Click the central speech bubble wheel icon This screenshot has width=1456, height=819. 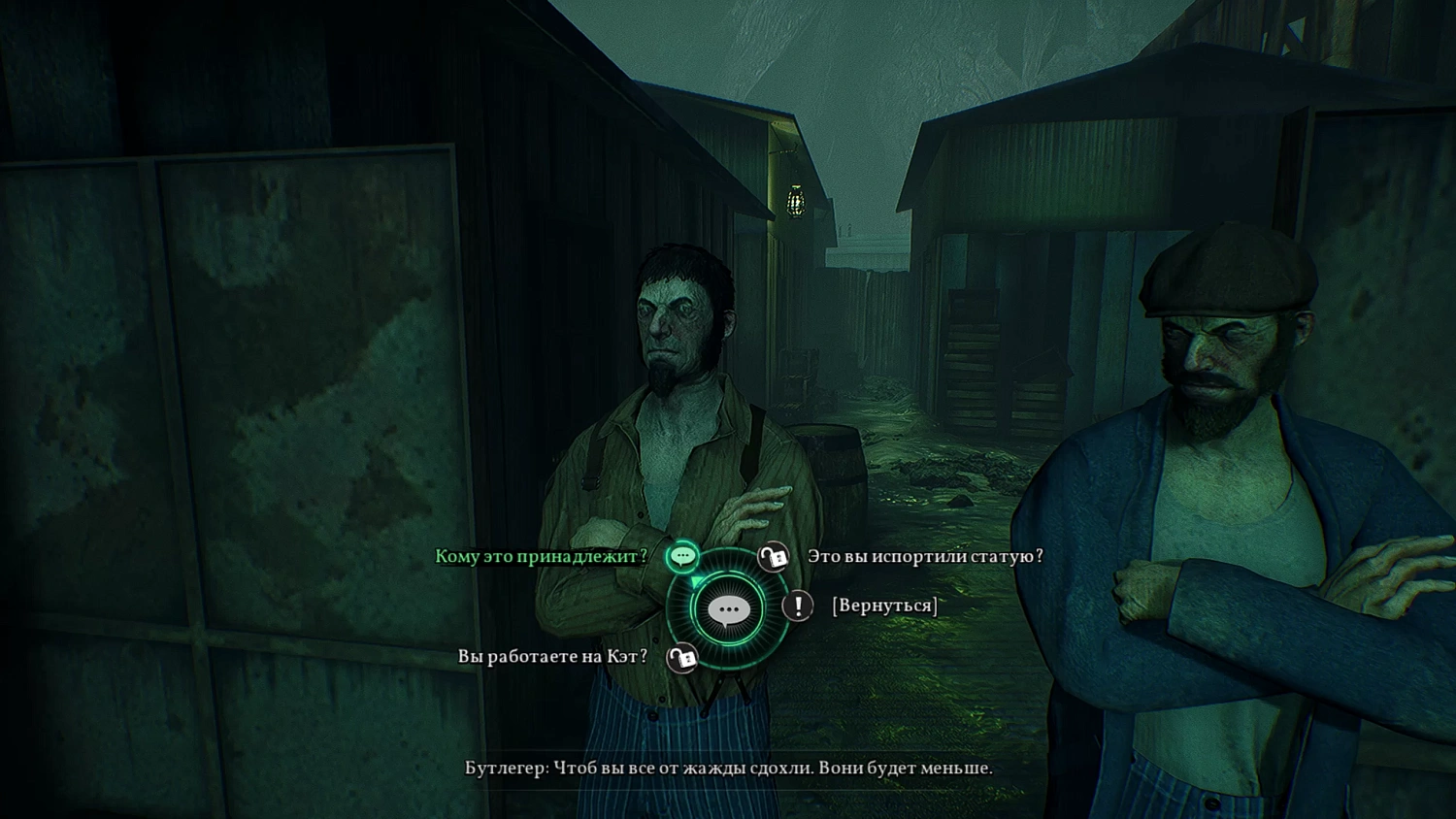click(x=728, y=610)
